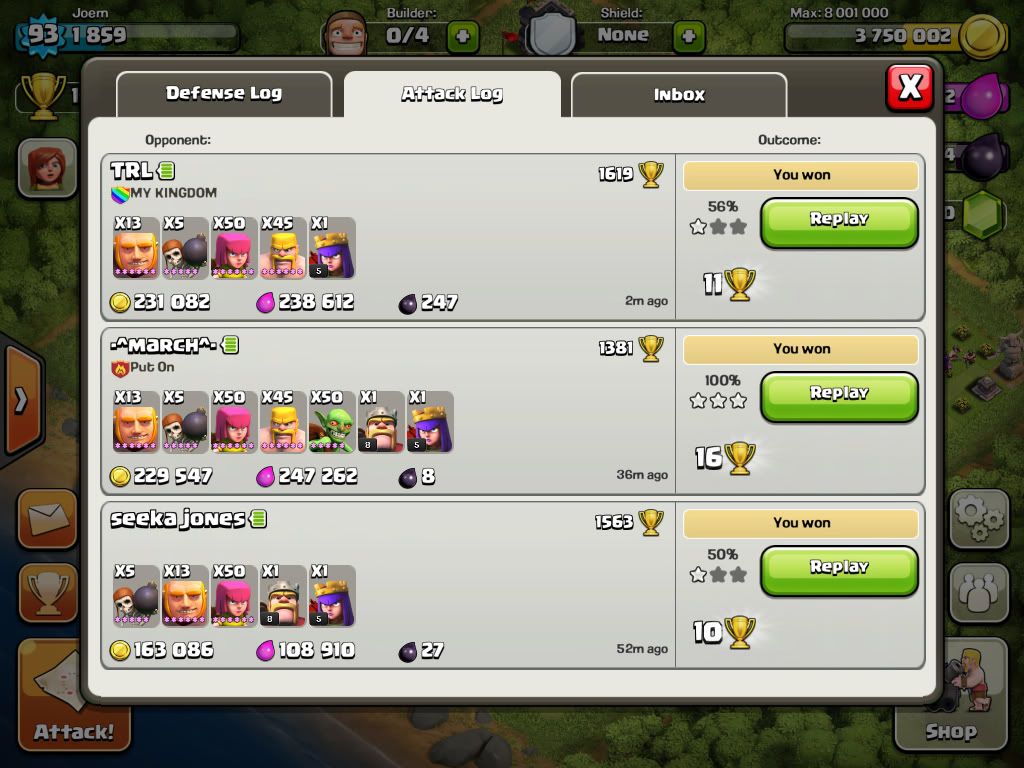Open the trophy achievements button below the envelope

(x=47, y=592)
